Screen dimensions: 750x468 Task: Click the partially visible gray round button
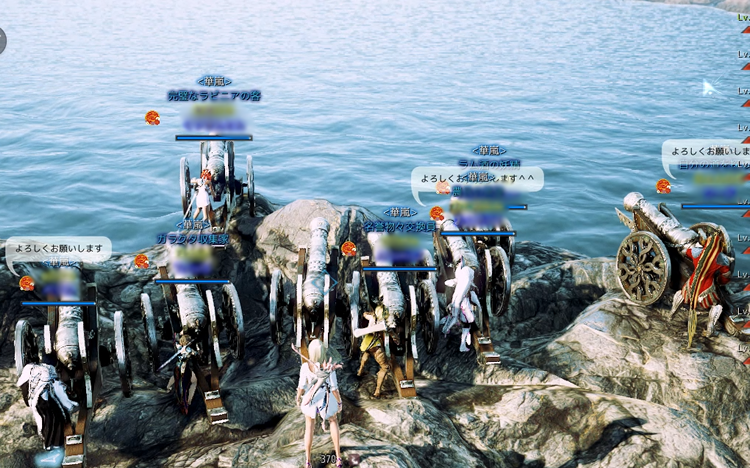point(2,40)
